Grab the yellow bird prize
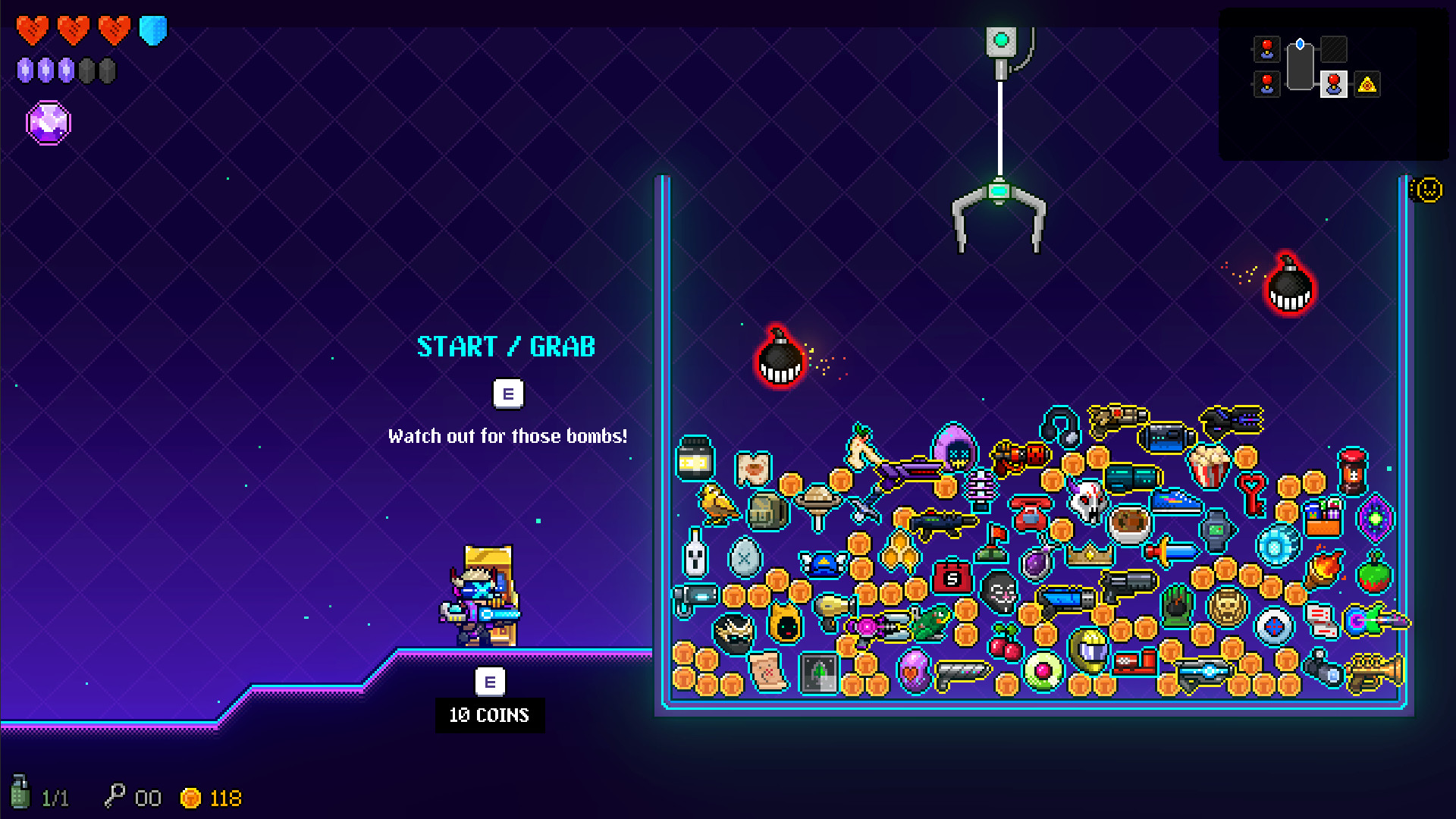 718,504
